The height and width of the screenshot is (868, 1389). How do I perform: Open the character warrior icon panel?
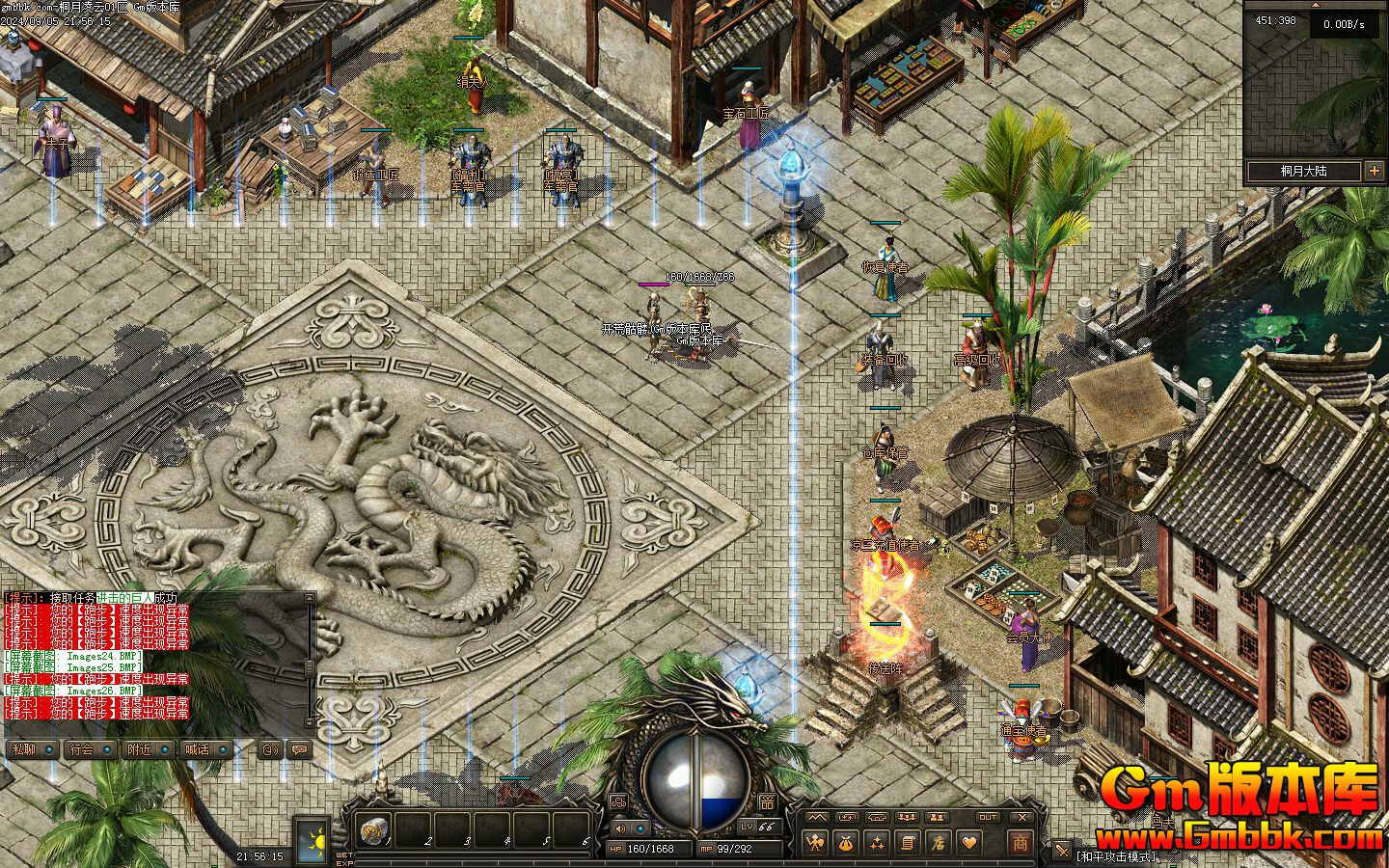[816, 843]
